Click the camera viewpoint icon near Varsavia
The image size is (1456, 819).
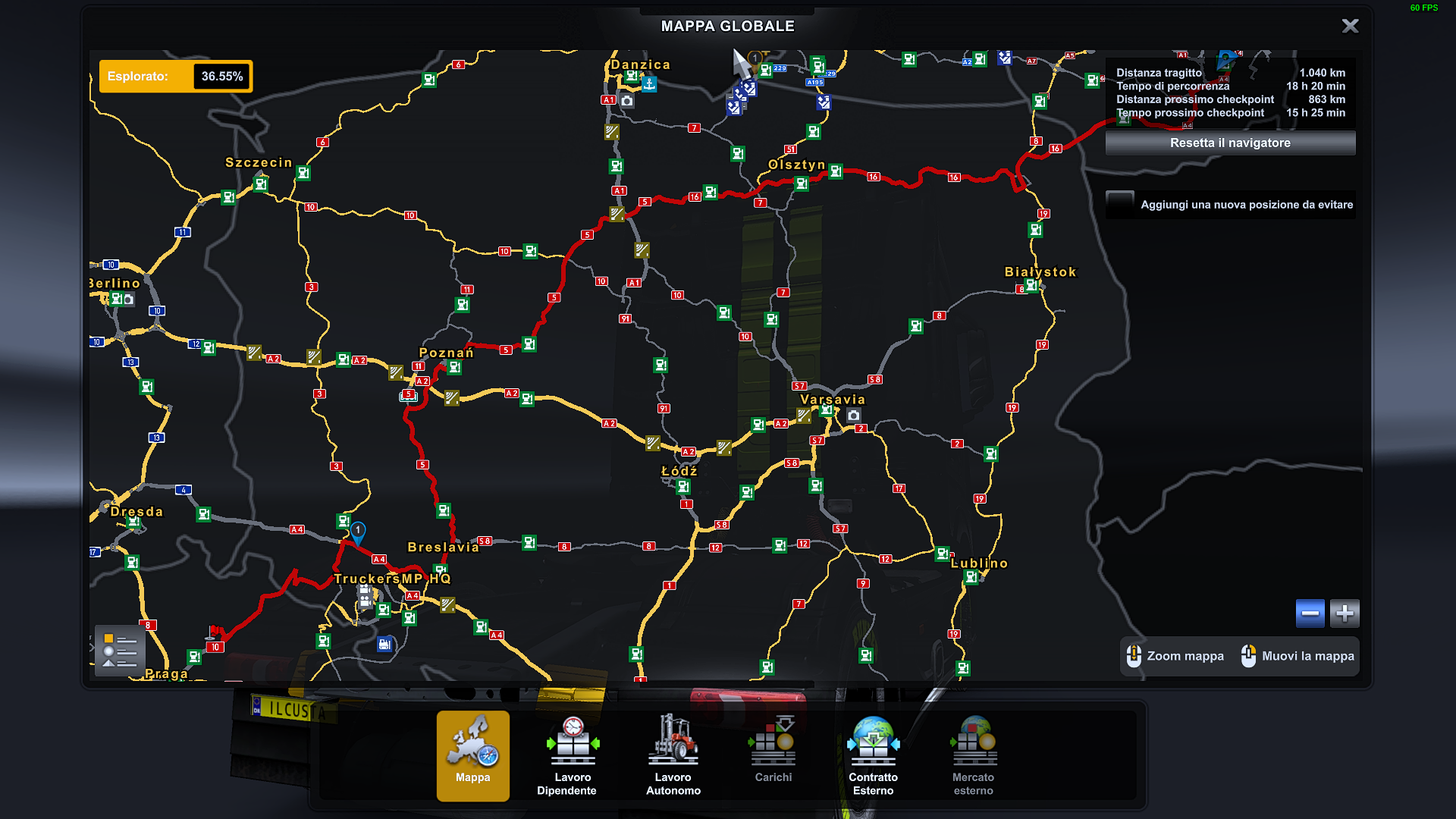pos(855,416)
